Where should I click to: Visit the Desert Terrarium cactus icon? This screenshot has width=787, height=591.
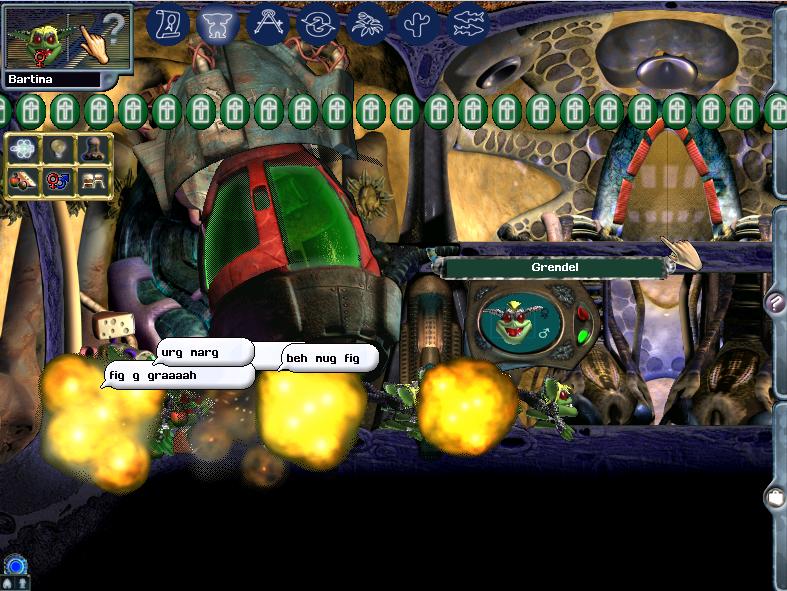(417, 24)
